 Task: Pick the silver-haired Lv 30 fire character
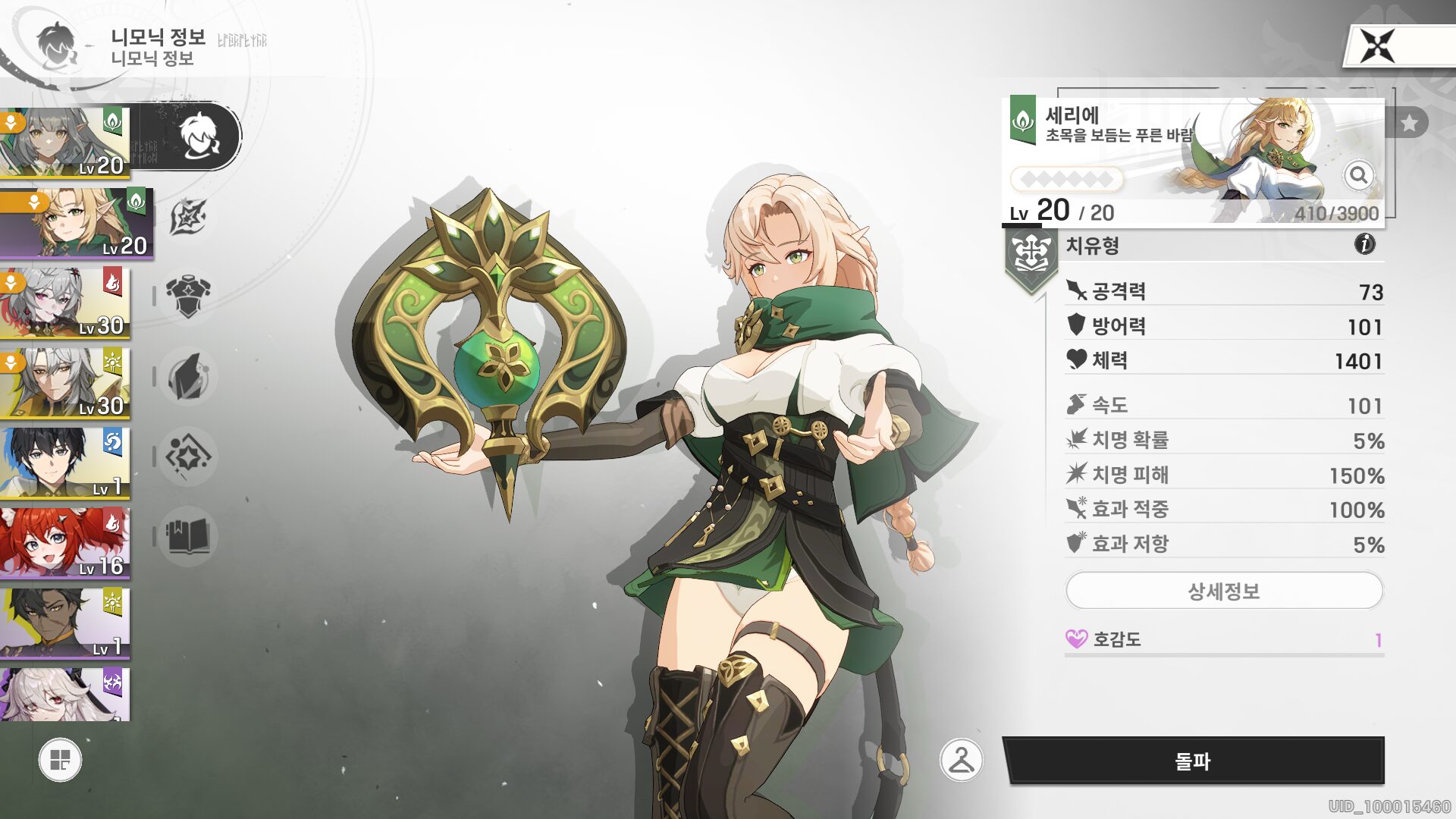[x=65, y=303]
